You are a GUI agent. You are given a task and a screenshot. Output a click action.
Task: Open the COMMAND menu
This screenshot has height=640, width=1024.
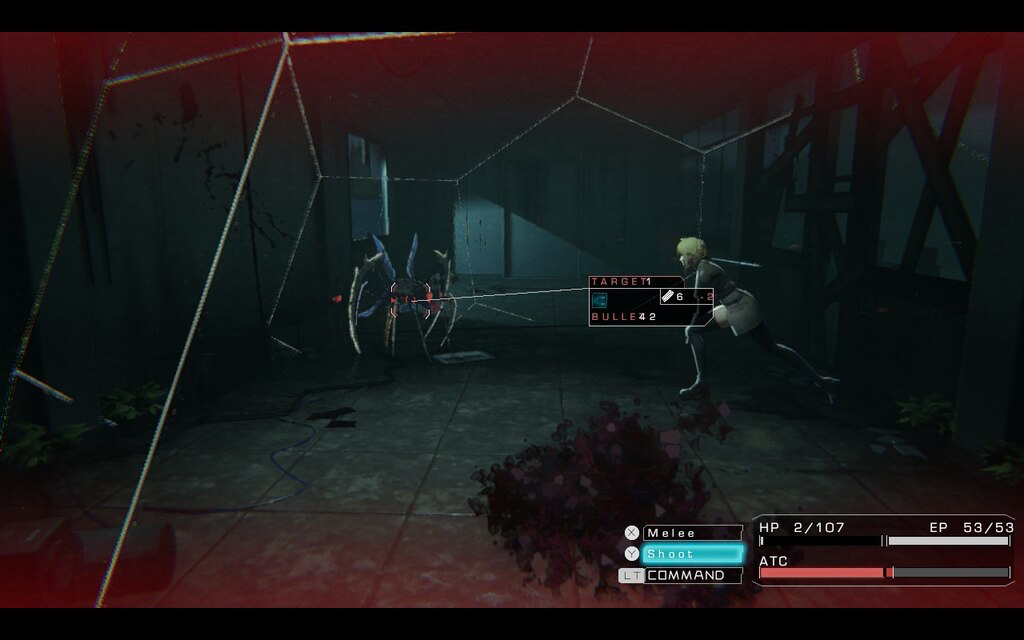(x=692, y=576)
